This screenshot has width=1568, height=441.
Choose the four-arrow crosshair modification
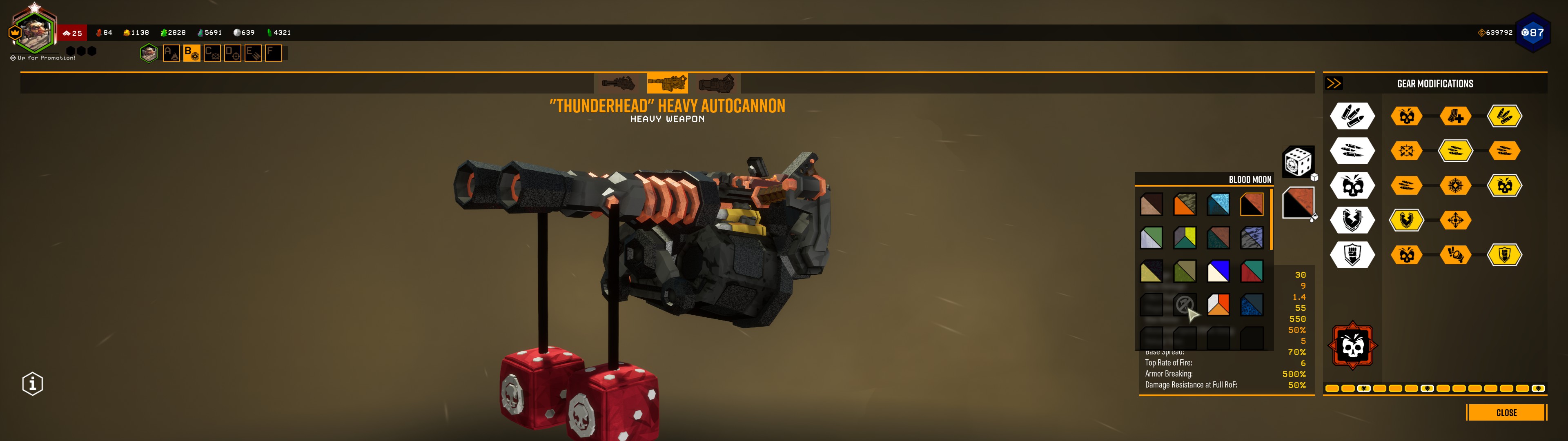coord(1455,220)
